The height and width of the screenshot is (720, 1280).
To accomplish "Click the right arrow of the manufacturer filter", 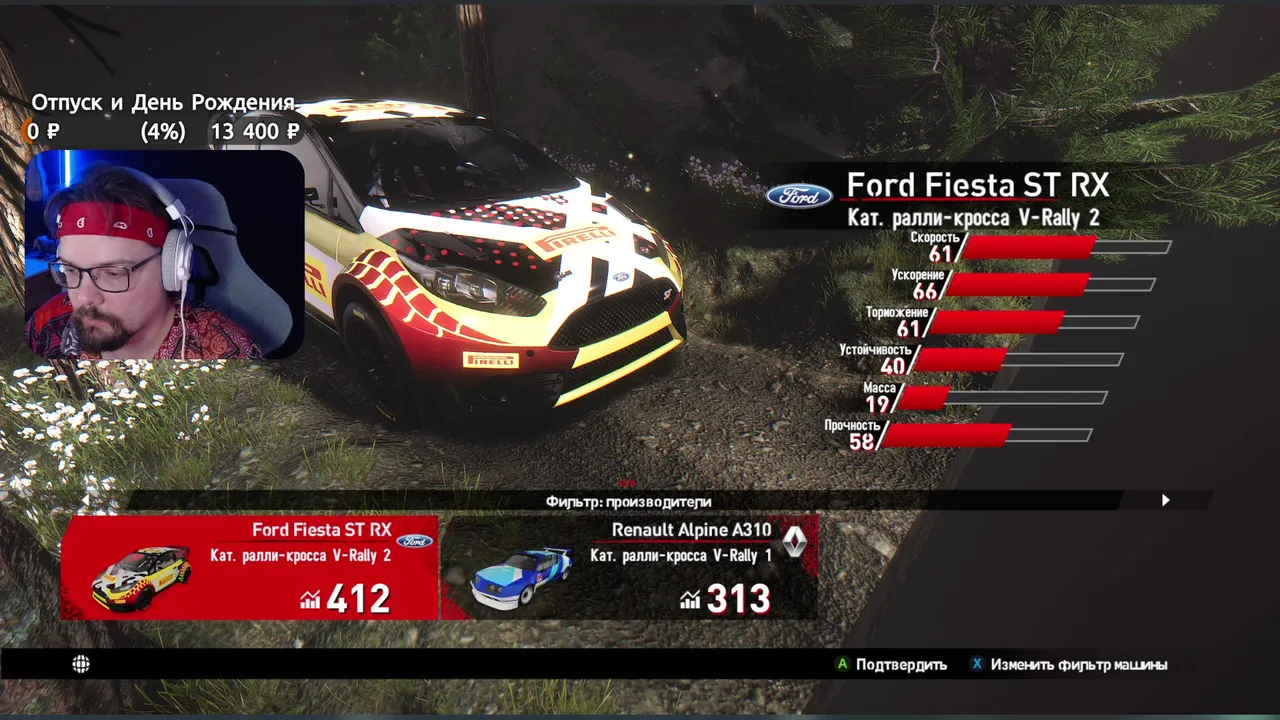I will point(1165,500).
